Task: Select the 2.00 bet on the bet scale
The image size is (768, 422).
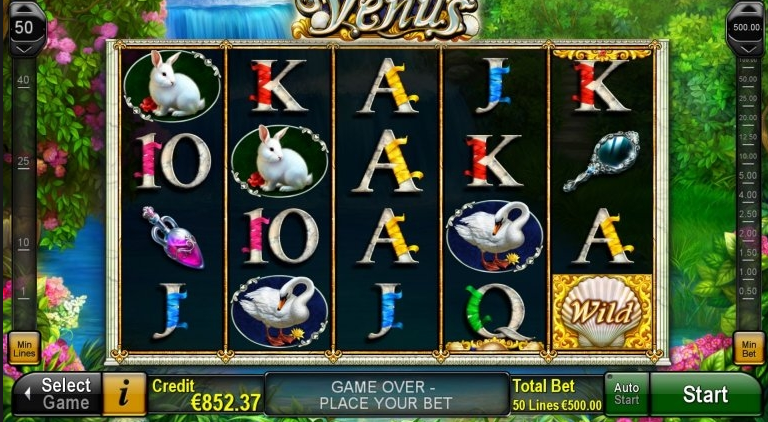Action: tap(747, 233)
